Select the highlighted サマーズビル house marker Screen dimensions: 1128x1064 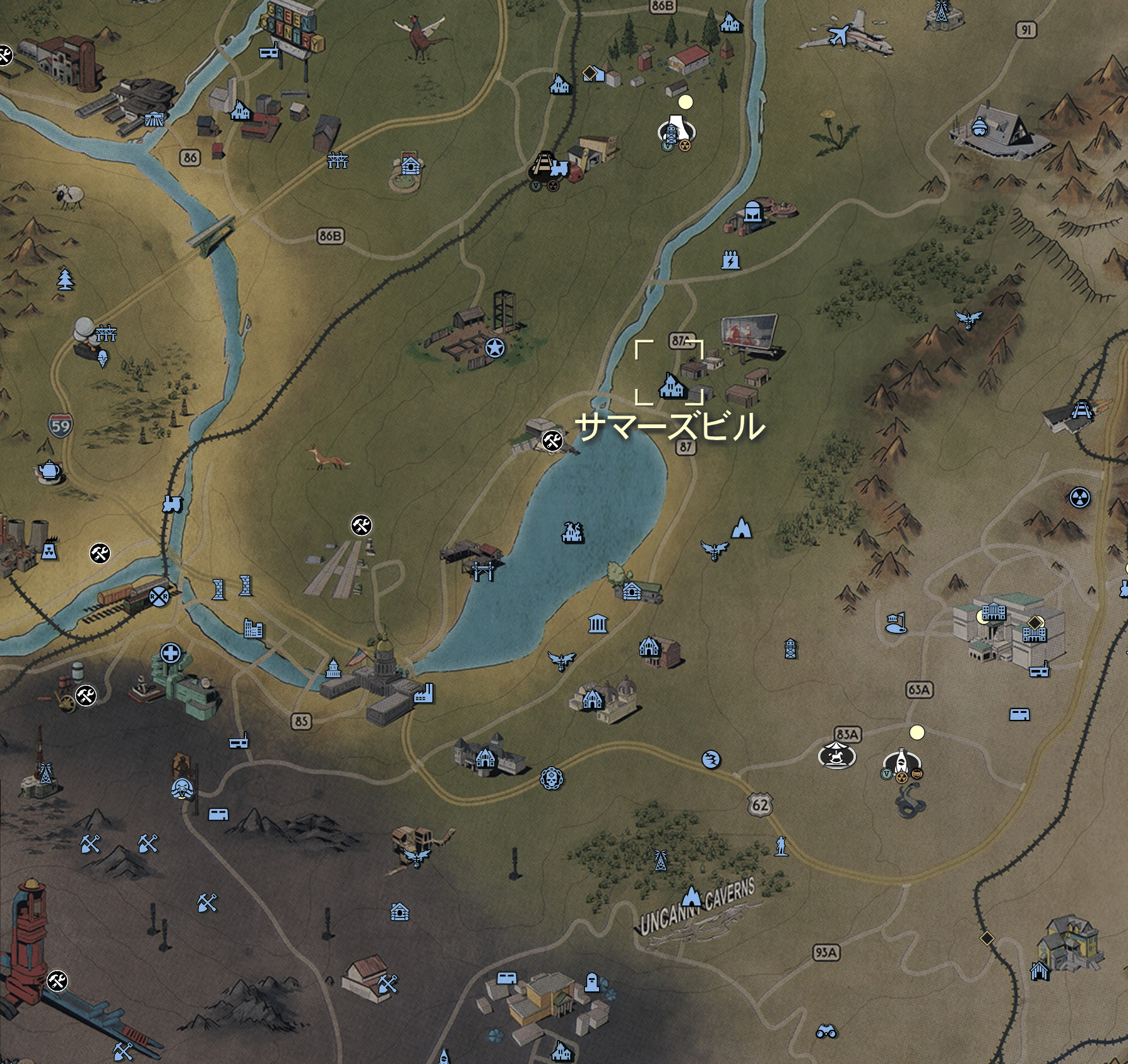pyautogui.click(x=671, y=384)
